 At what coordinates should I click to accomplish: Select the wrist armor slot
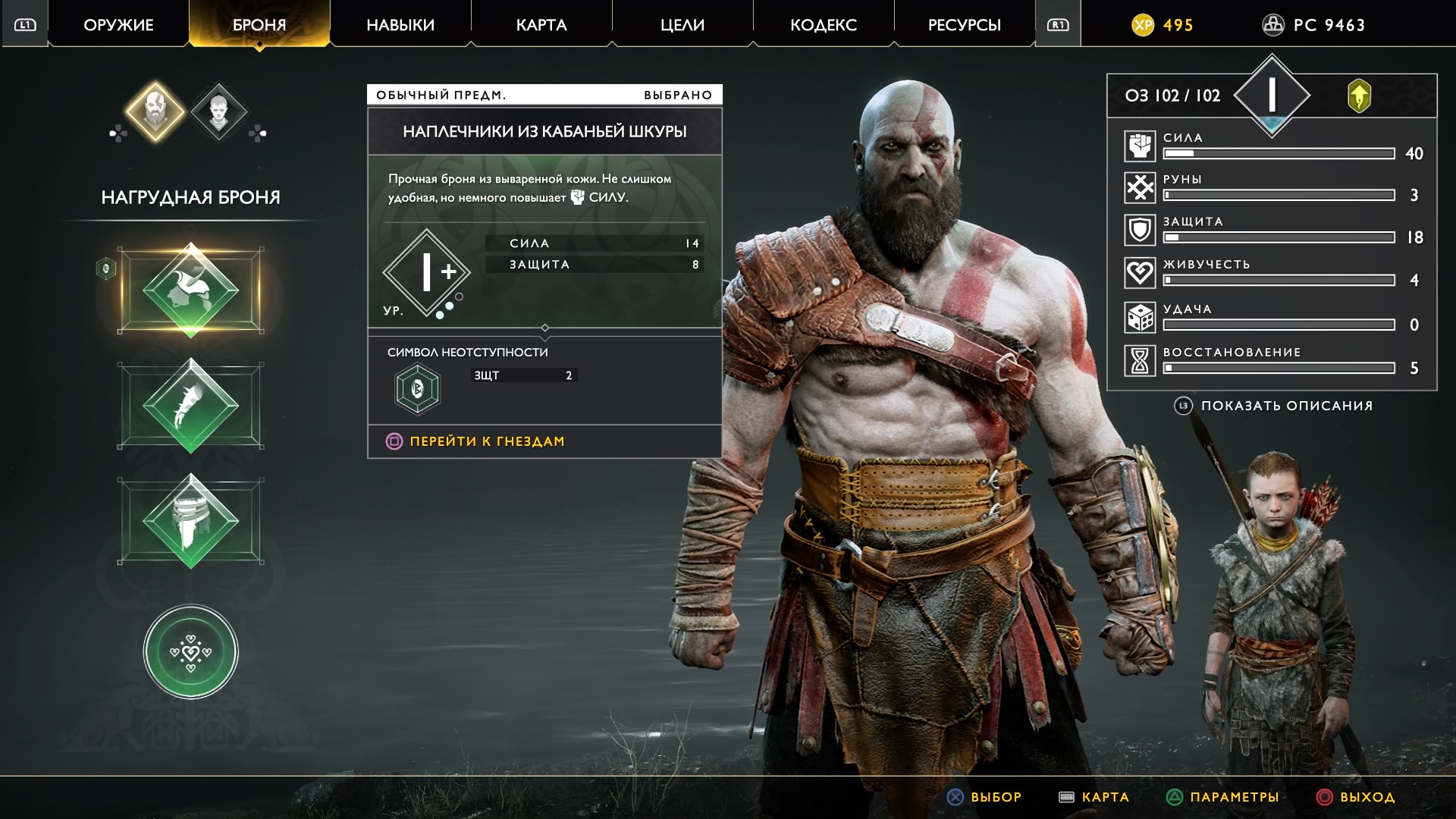pyautogui.click(x=191, y=406)
